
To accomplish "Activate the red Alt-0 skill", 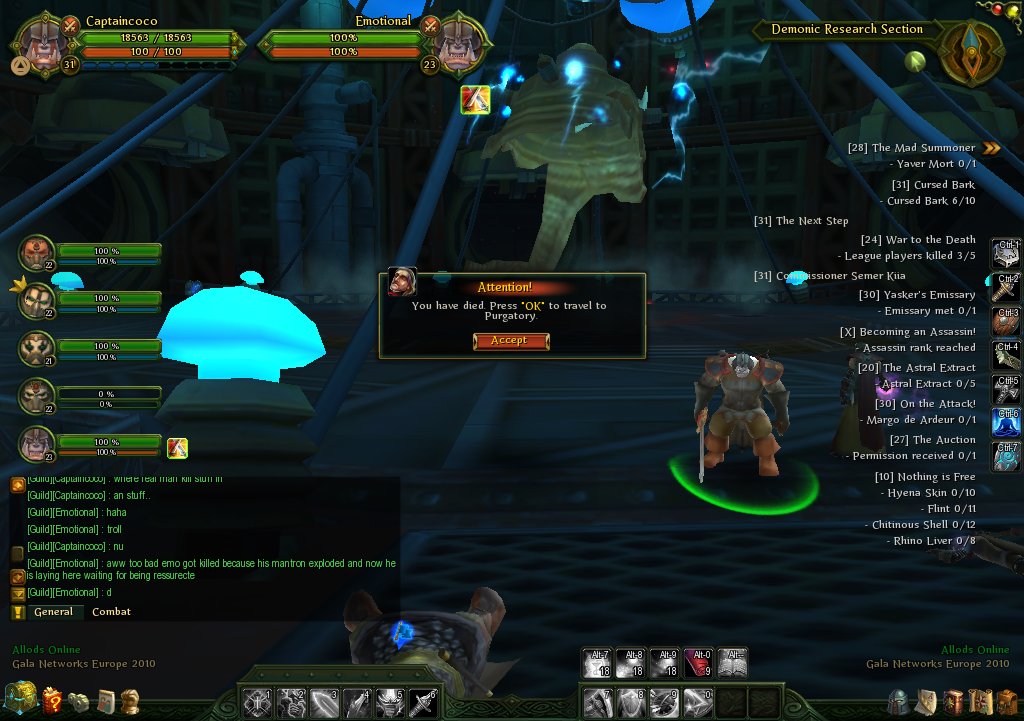I will tap(699, 662).
